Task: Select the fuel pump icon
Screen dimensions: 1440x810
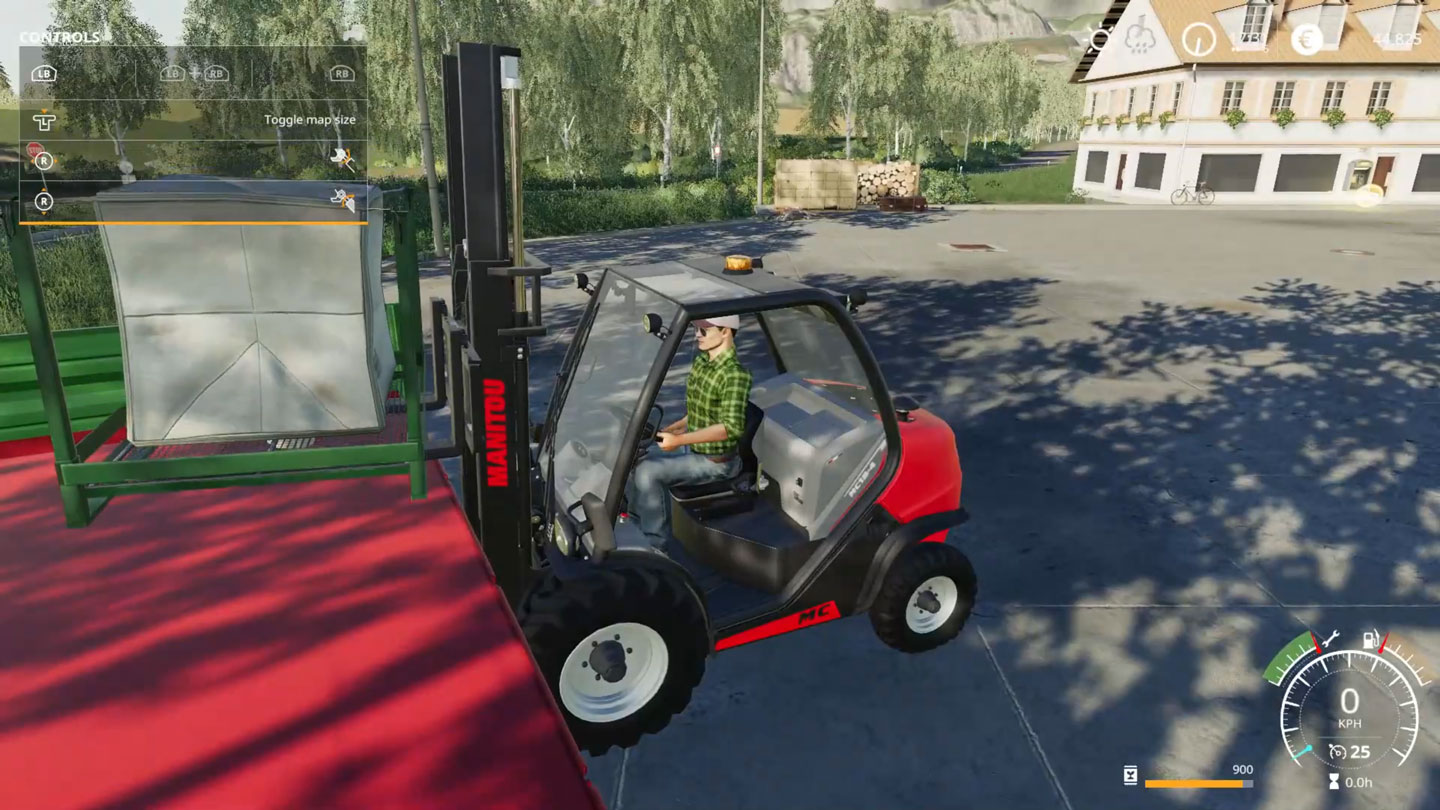Action: (x=1373, y=639)
